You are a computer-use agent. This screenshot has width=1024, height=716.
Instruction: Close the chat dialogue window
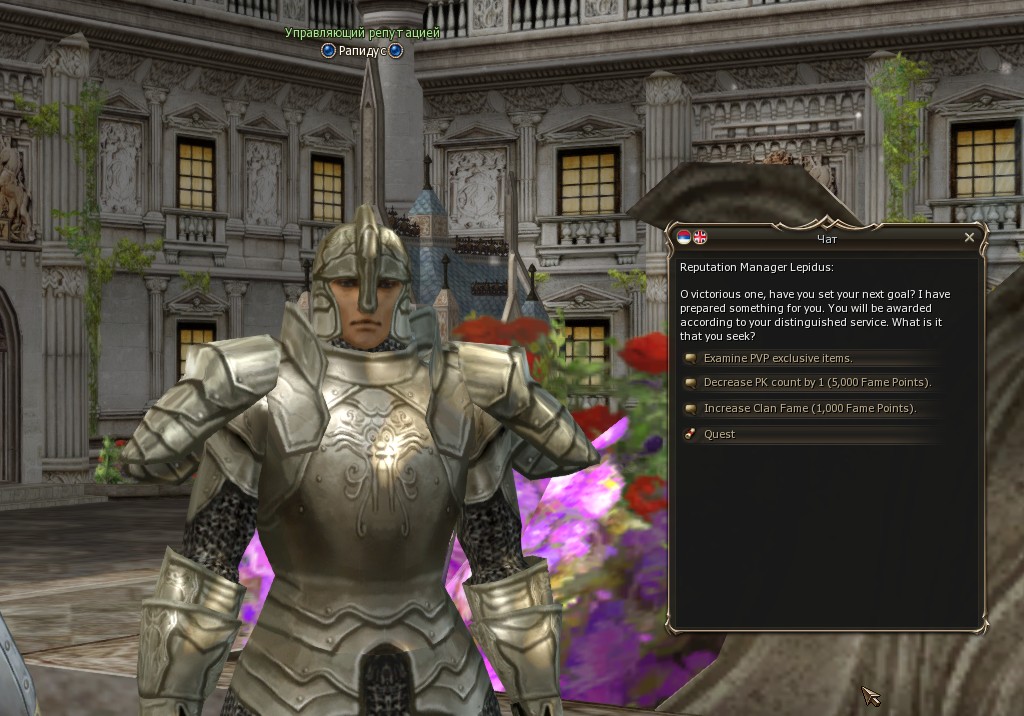point(969,238)
